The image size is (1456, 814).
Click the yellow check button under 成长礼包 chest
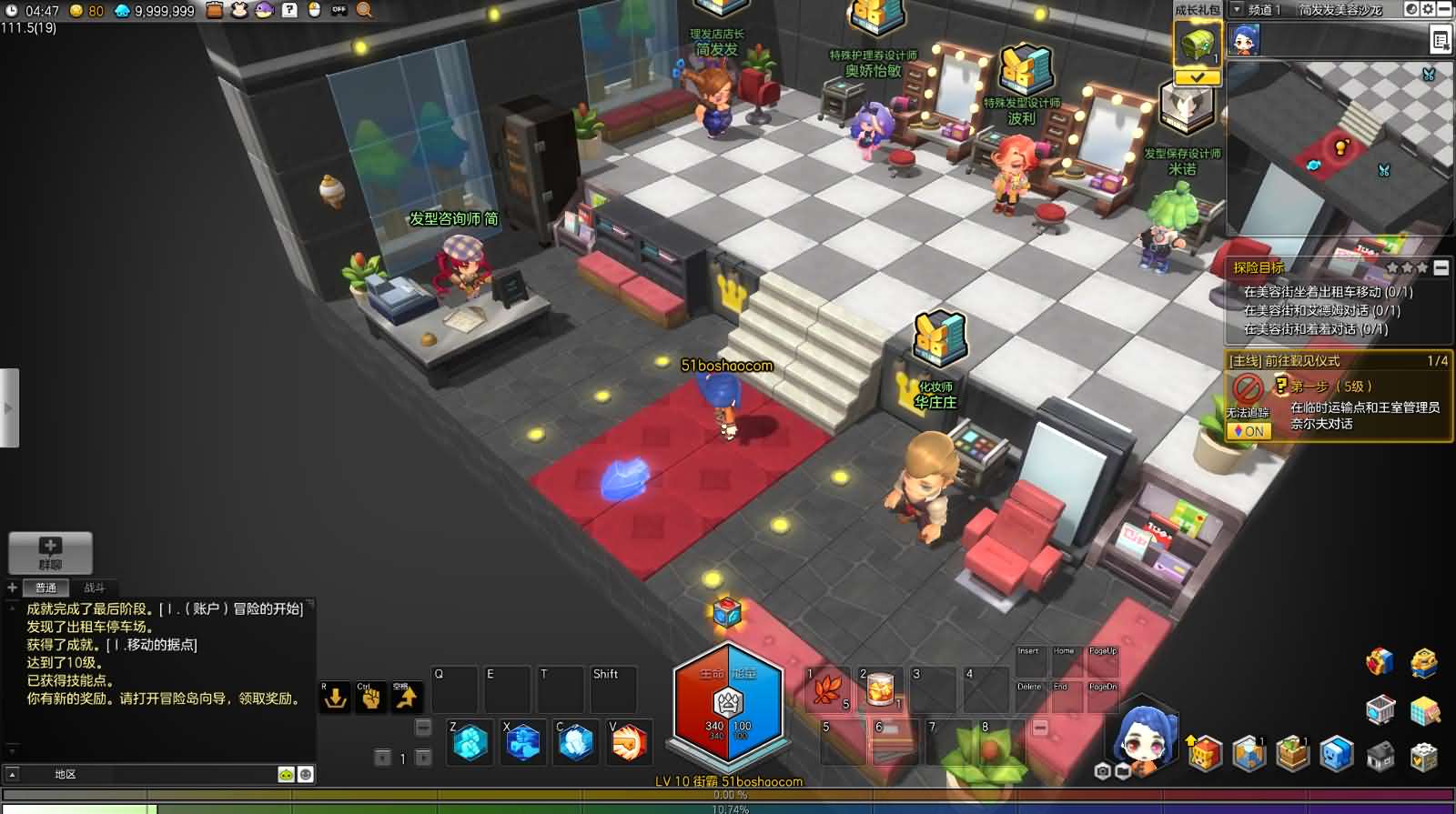click(x=1198, y=77)
